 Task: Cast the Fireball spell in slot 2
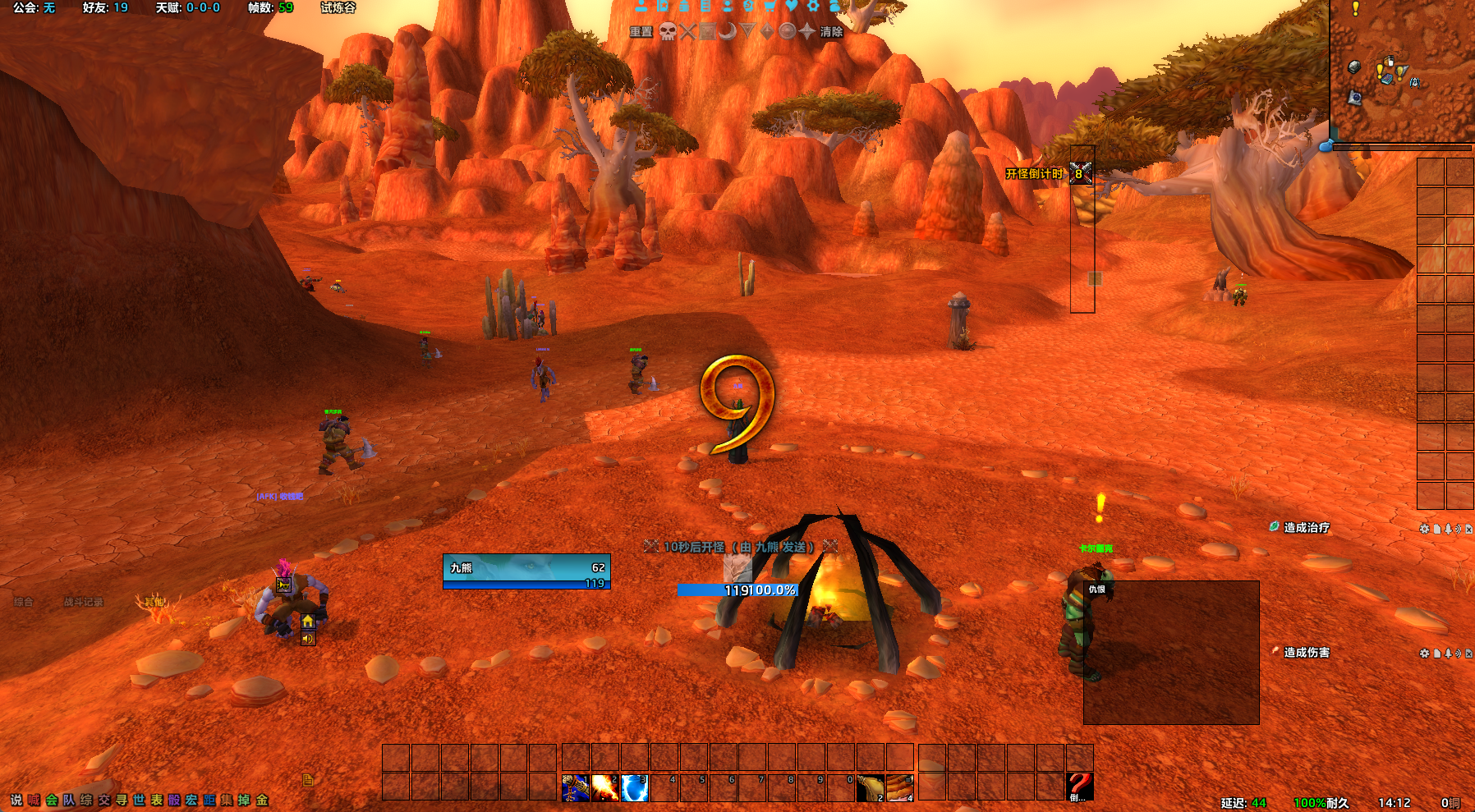pyautogui.click(x=605, y=787)
